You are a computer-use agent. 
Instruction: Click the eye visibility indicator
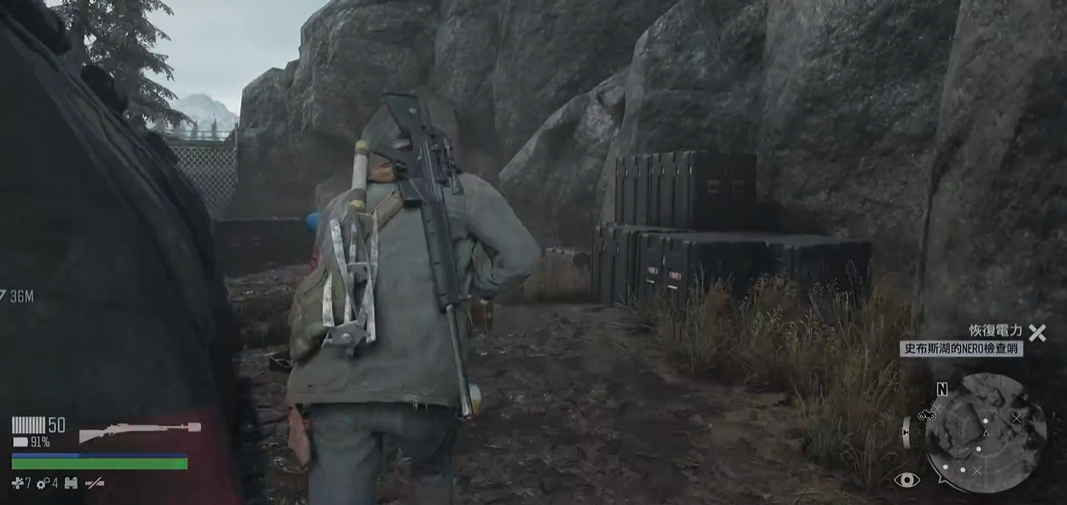pos(907,480)
